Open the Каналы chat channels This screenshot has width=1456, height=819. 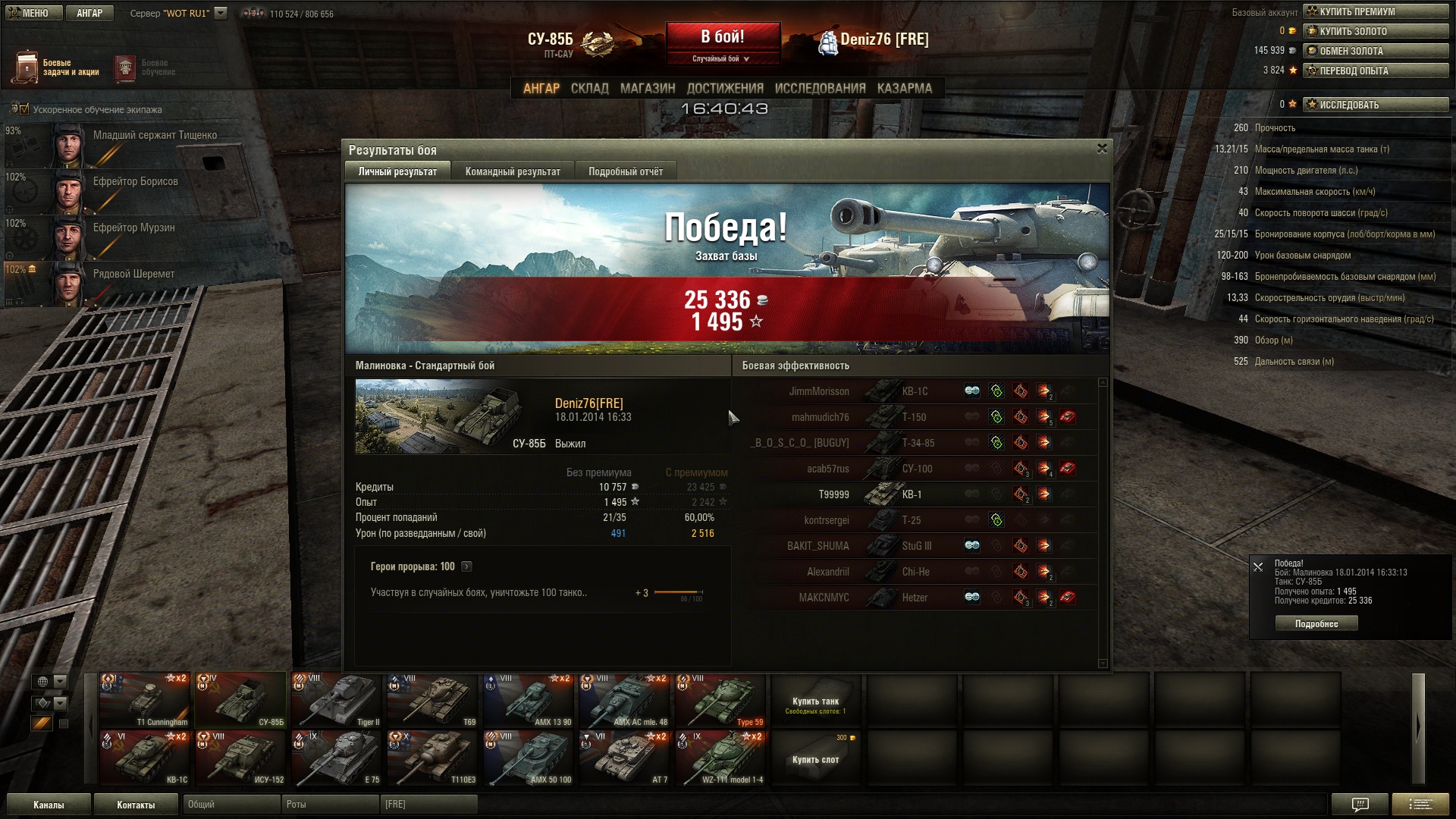(x=49, y=805)
